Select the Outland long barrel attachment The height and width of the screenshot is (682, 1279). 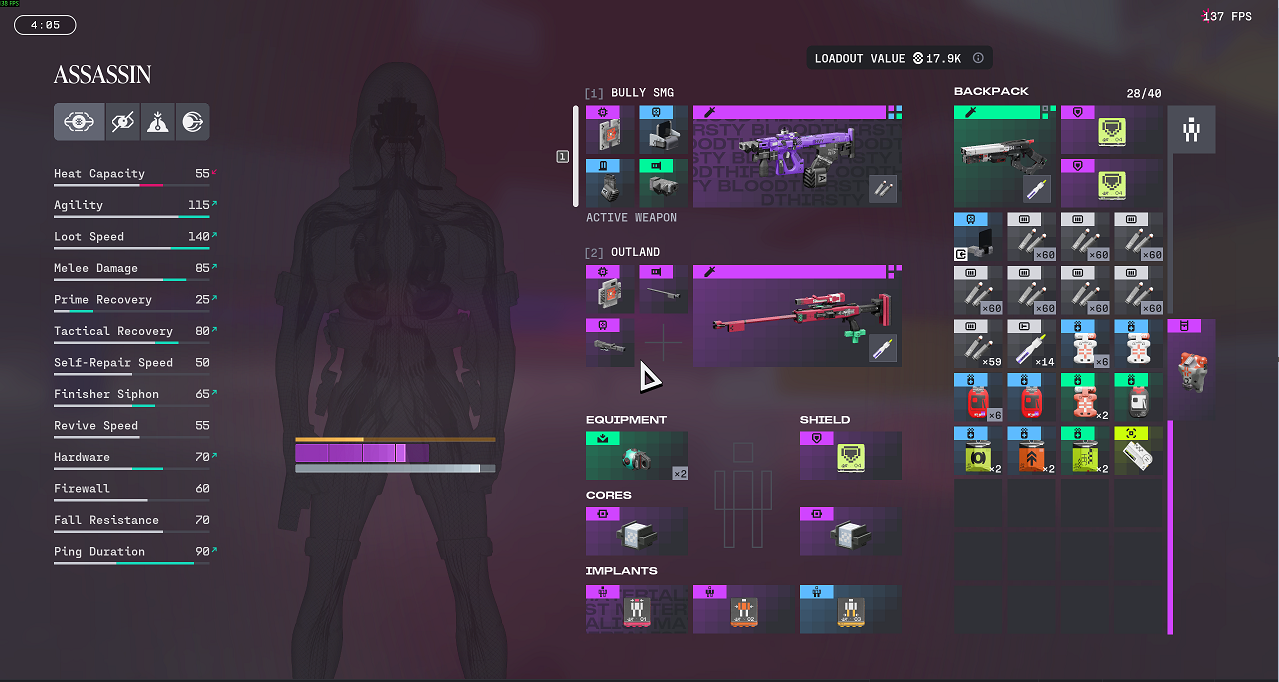tap(663, 290)
